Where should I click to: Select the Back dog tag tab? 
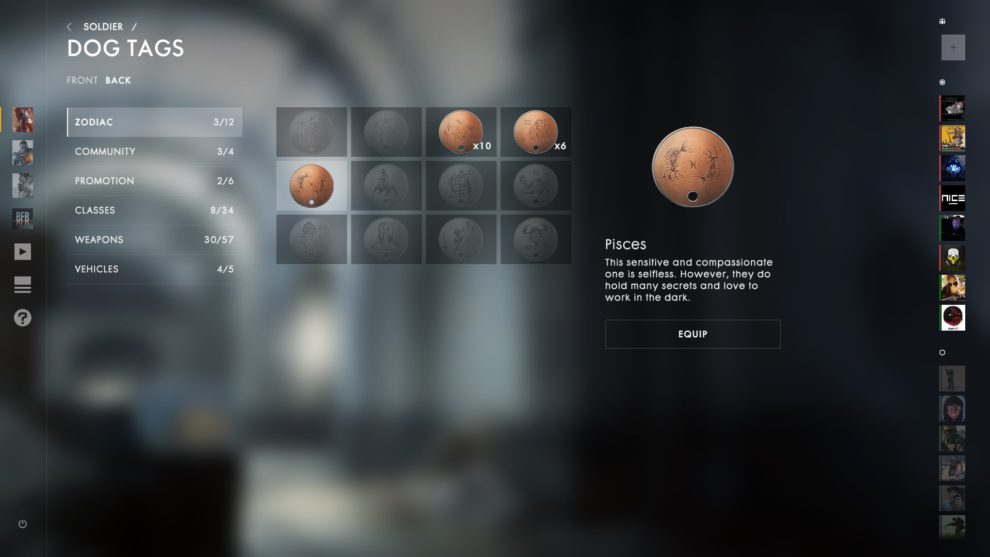(118, 80)
